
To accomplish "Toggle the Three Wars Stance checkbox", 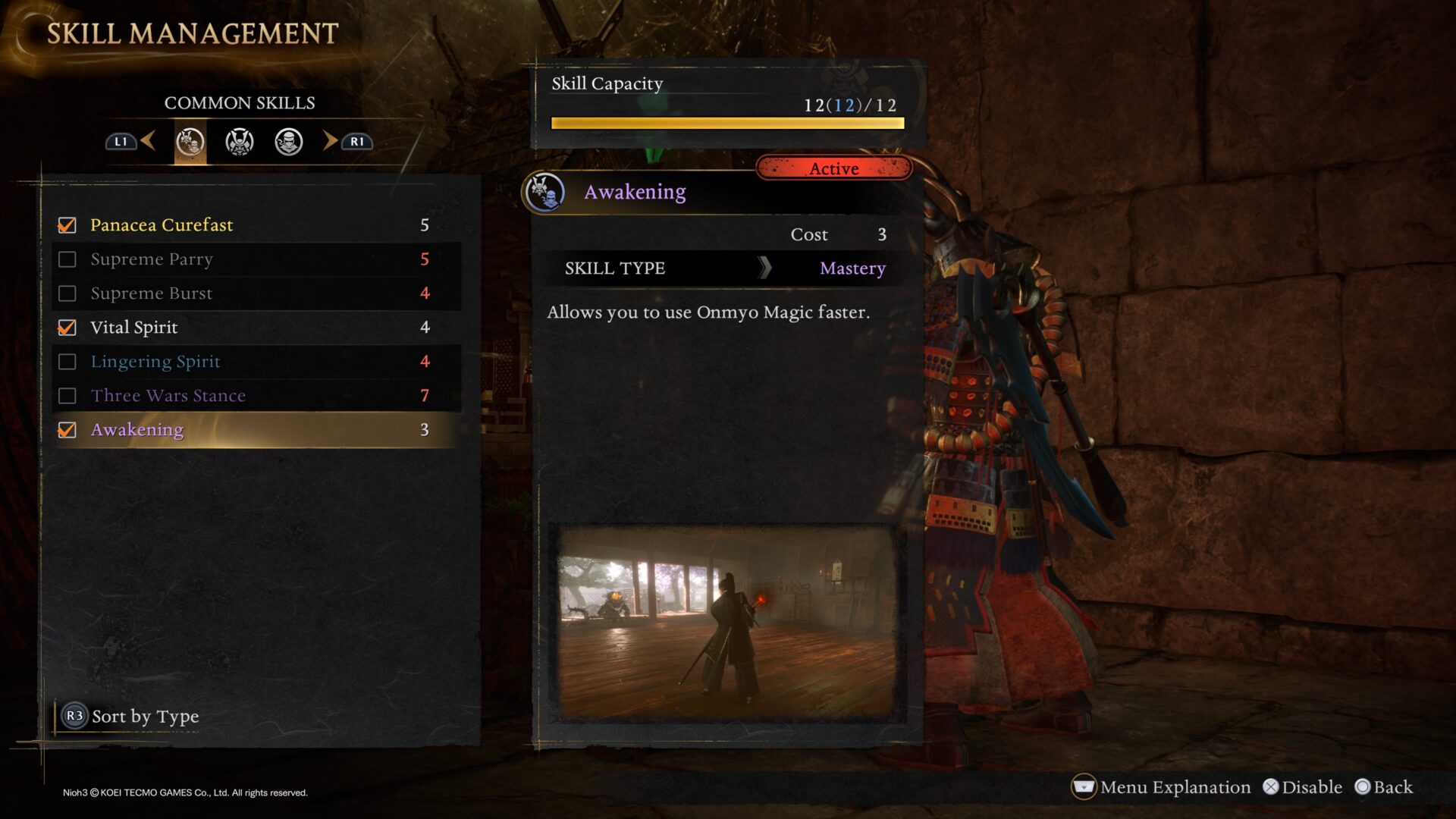I will [67, 396].
